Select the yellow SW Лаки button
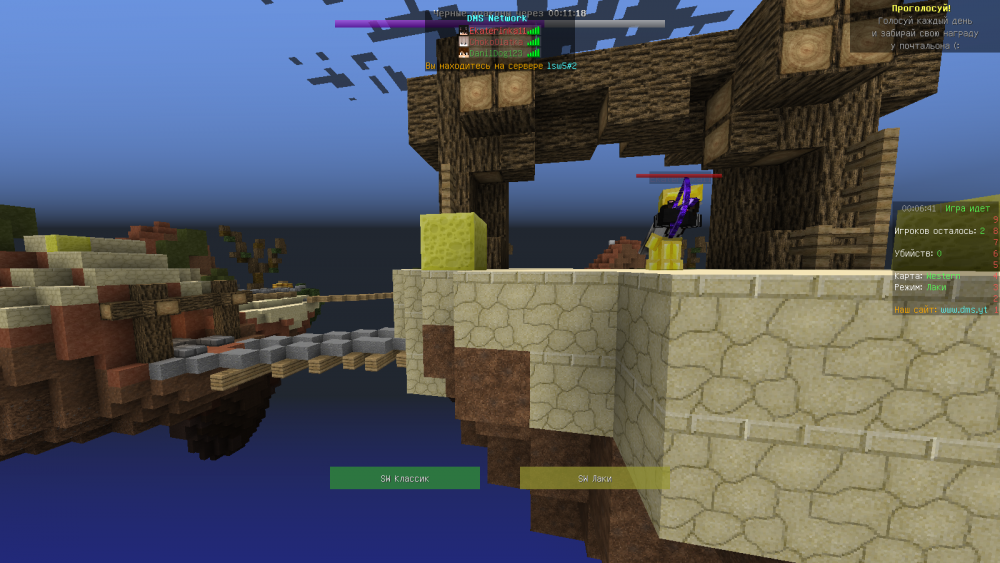 594,478
